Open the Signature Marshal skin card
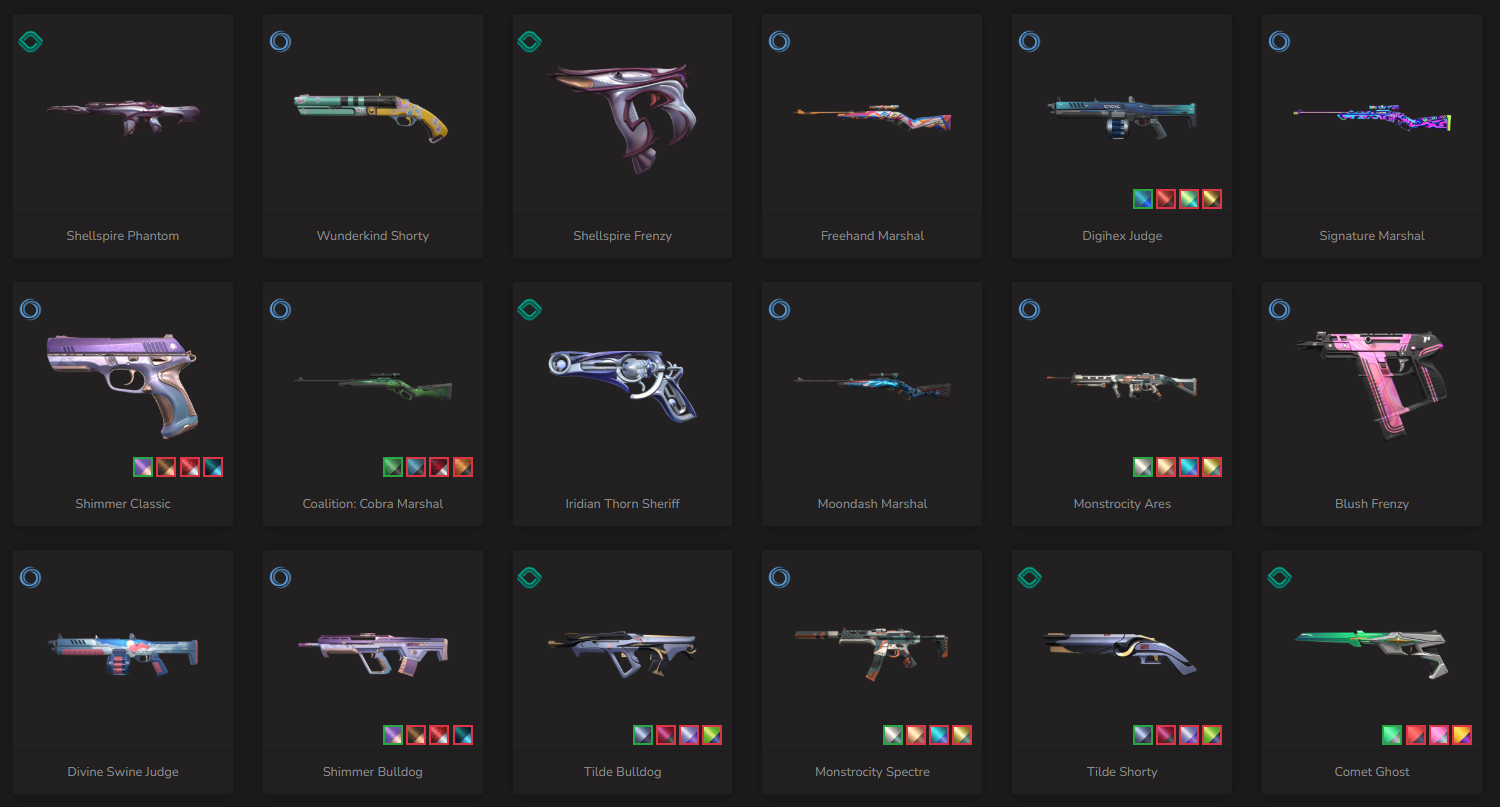The image size is (1500, 807). (1371, 135)
